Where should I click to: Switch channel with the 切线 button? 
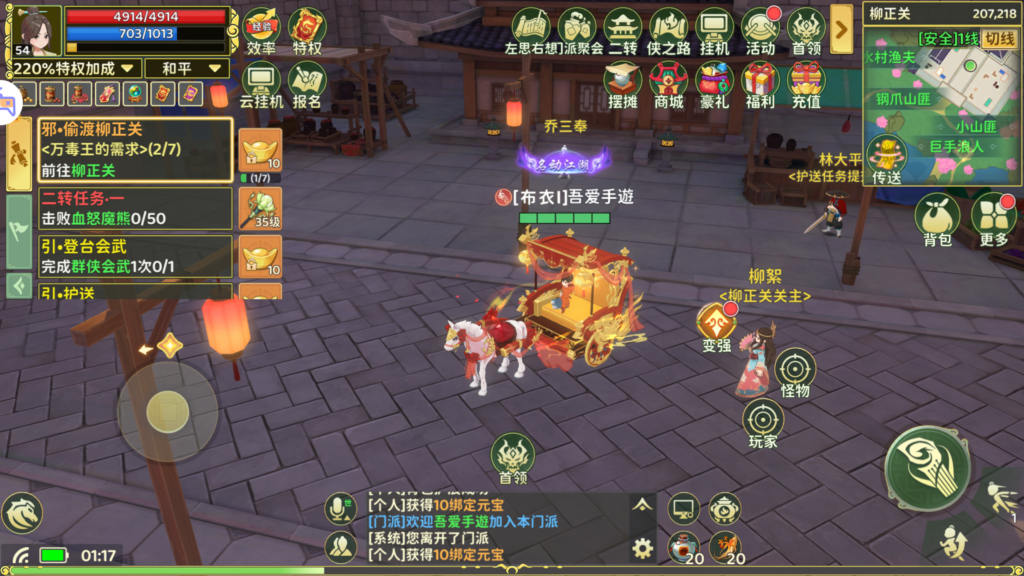(x=998, y=39)
